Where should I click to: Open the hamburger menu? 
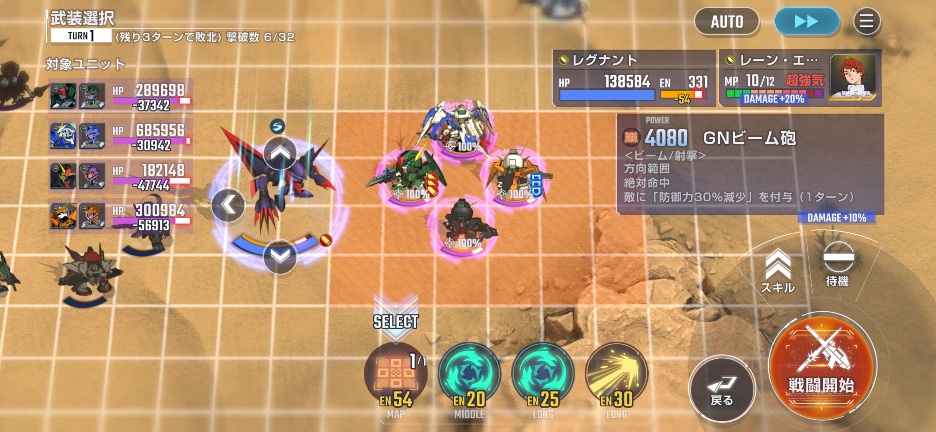865,21
